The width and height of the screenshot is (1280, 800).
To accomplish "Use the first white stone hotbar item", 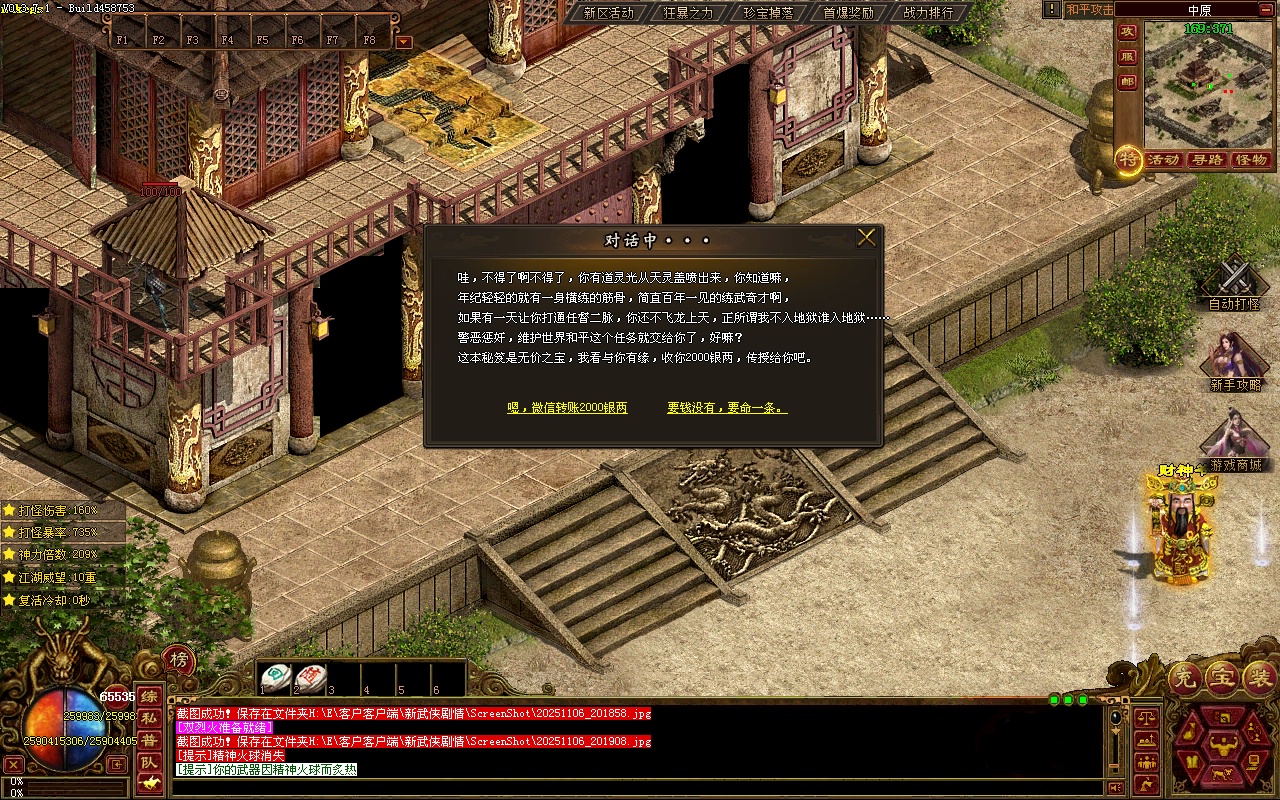I will pyautogui.click(x=276, y=677).
